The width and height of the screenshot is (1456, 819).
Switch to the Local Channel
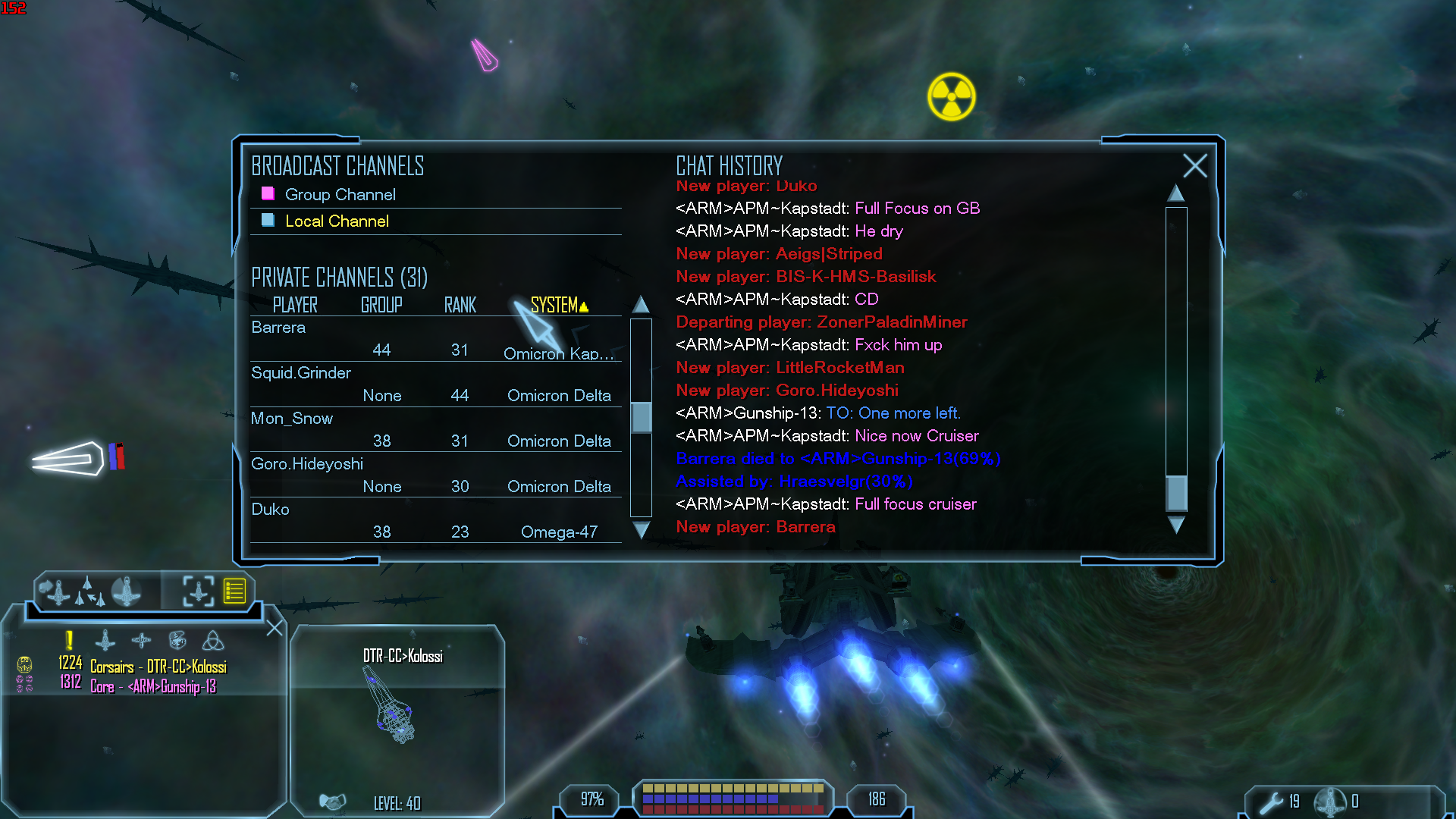pos(337,221)
